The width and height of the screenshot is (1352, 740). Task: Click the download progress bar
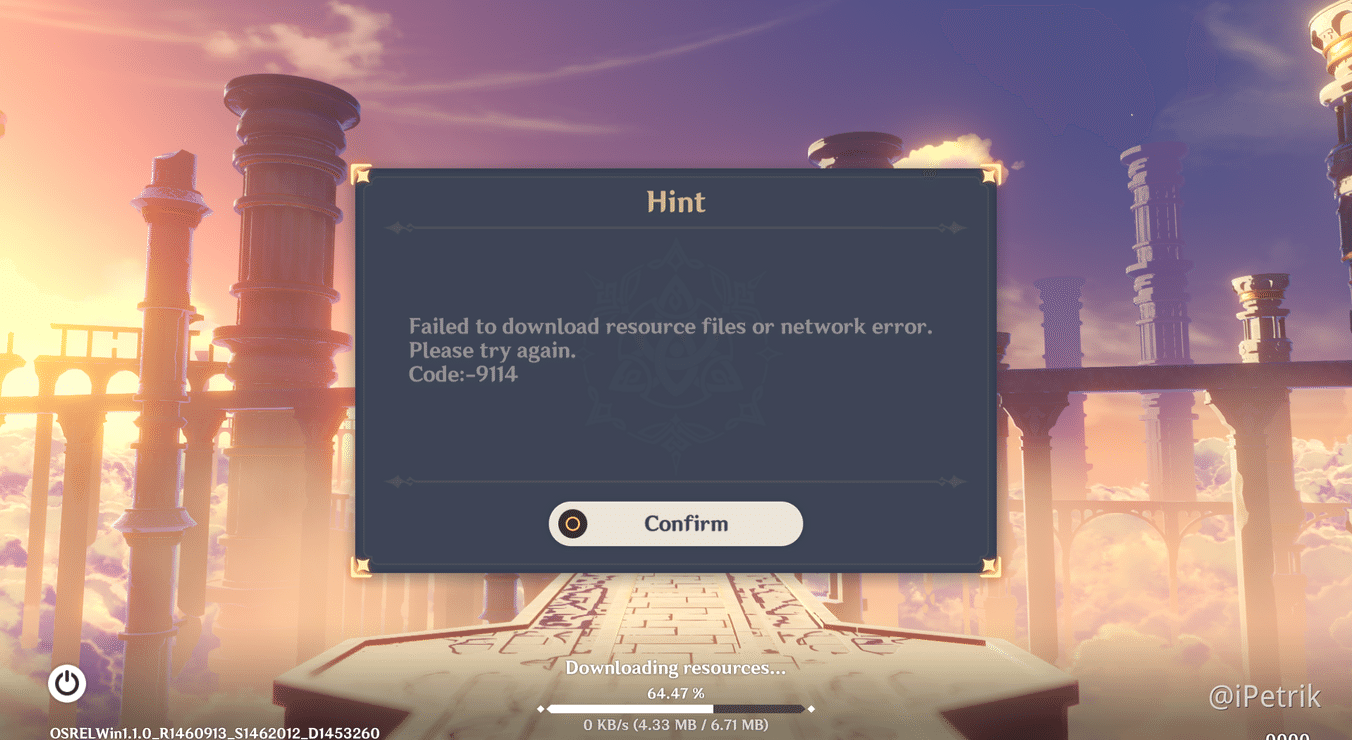[675, 708]
